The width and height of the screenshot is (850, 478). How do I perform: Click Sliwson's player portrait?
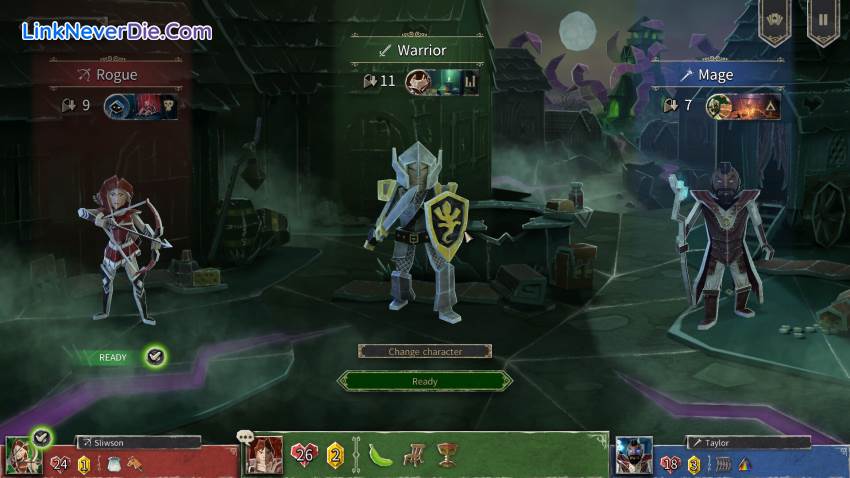click(21, 457)
